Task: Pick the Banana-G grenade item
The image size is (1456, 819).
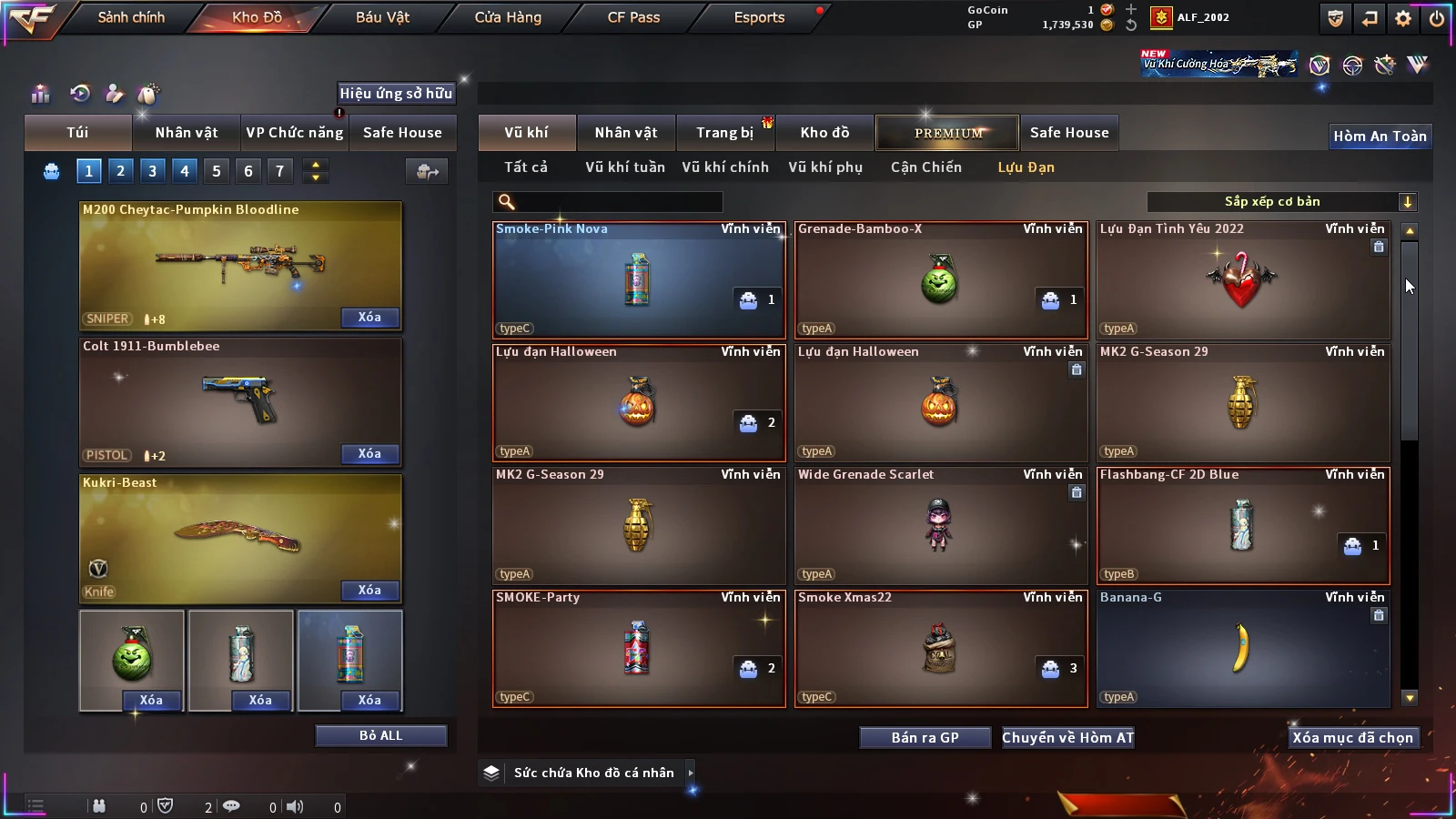Action: [1242, 648]
